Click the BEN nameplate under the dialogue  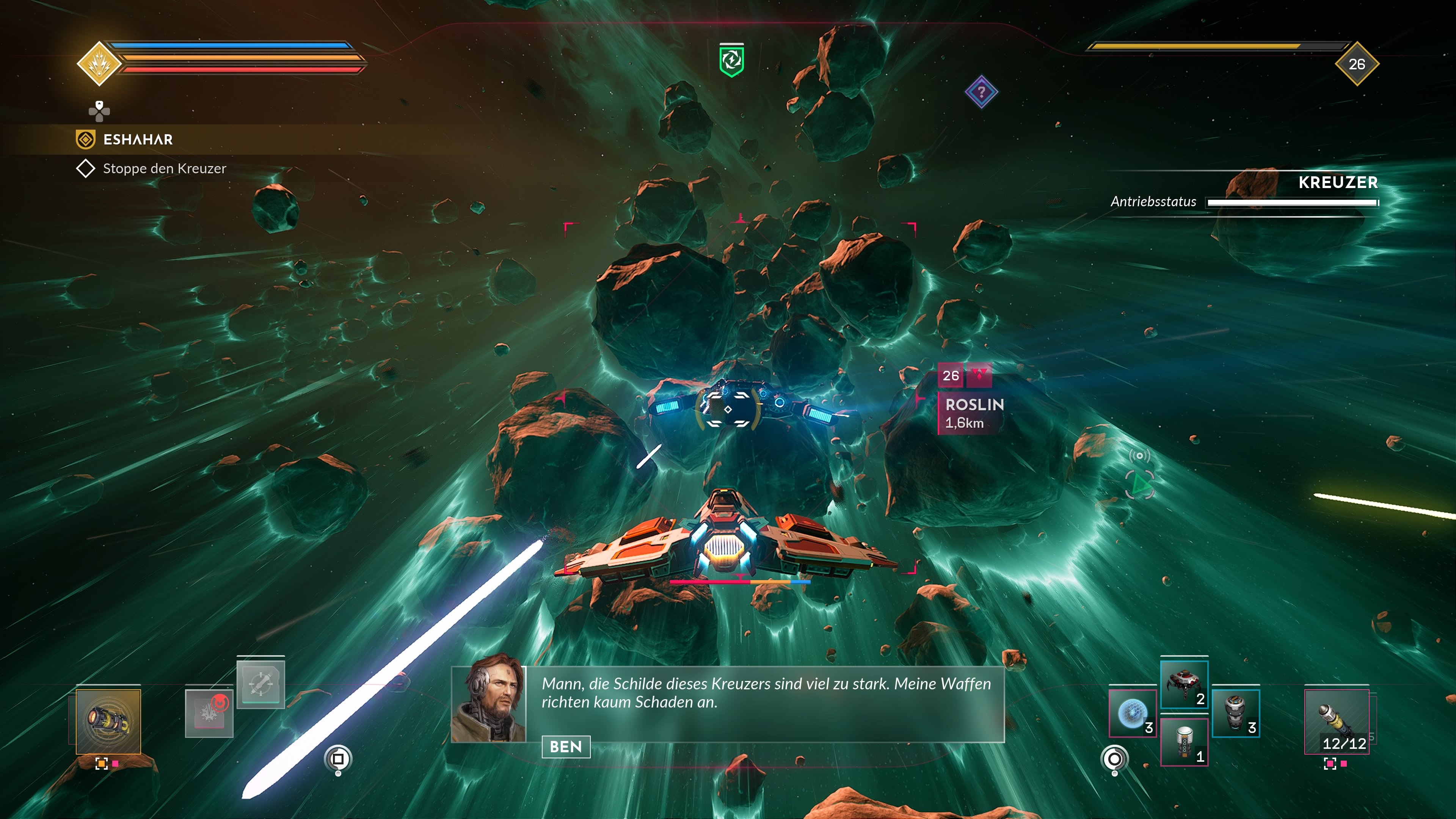[x=566, y=747]
